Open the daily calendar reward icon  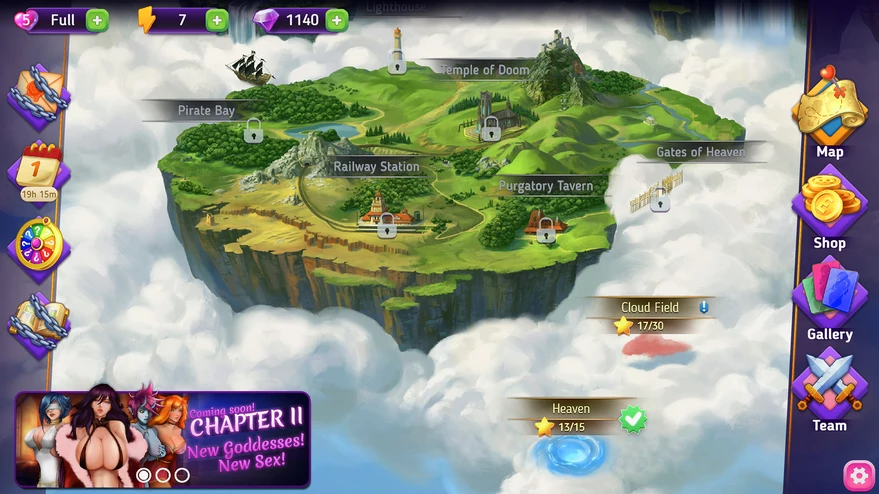tap(39, 167)
